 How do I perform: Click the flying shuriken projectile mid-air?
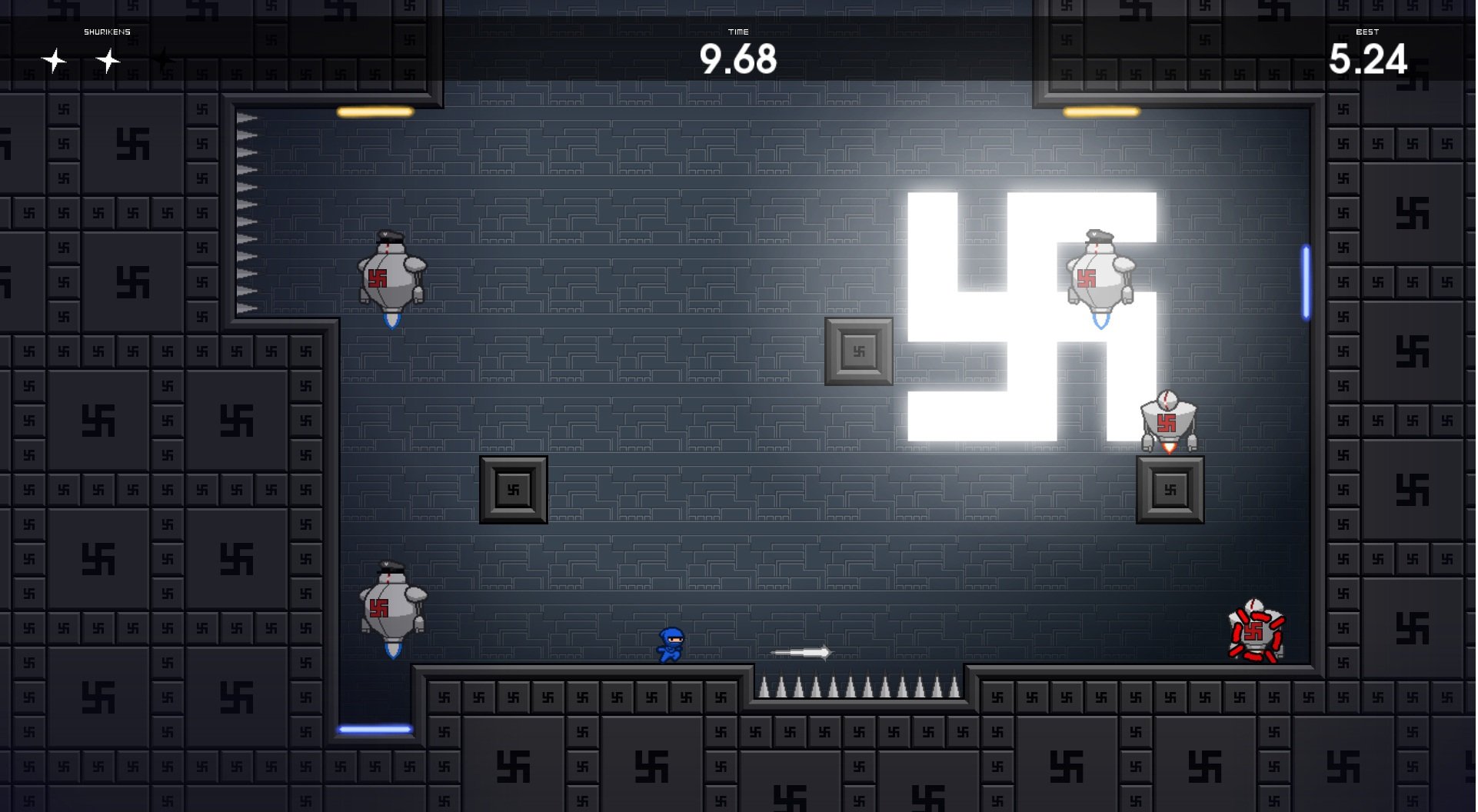pyautogui.click(x=800, y=652)
